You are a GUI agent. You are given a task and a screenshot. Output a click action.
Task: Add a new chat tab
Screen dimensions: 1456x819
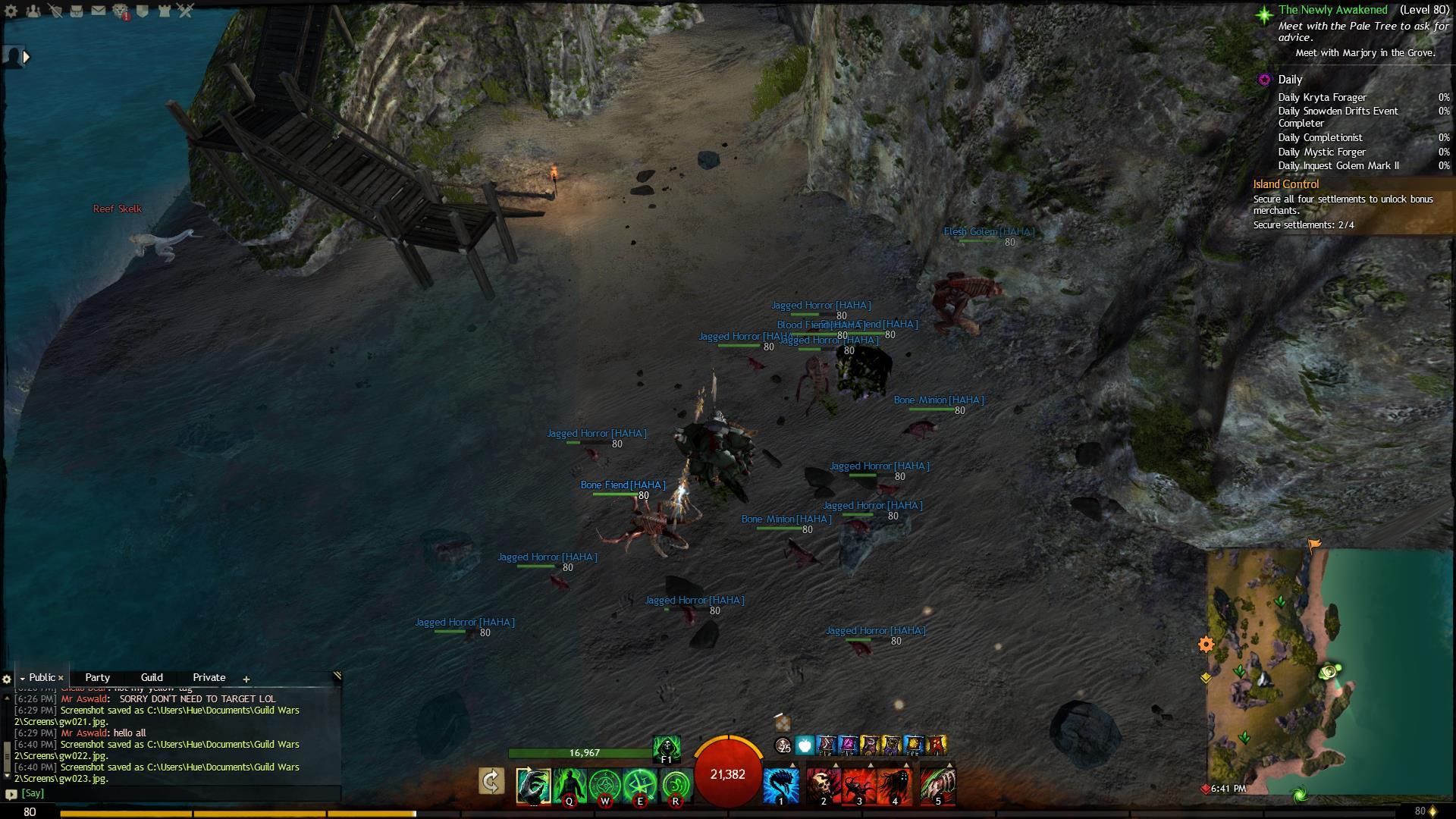pos(246,679)
